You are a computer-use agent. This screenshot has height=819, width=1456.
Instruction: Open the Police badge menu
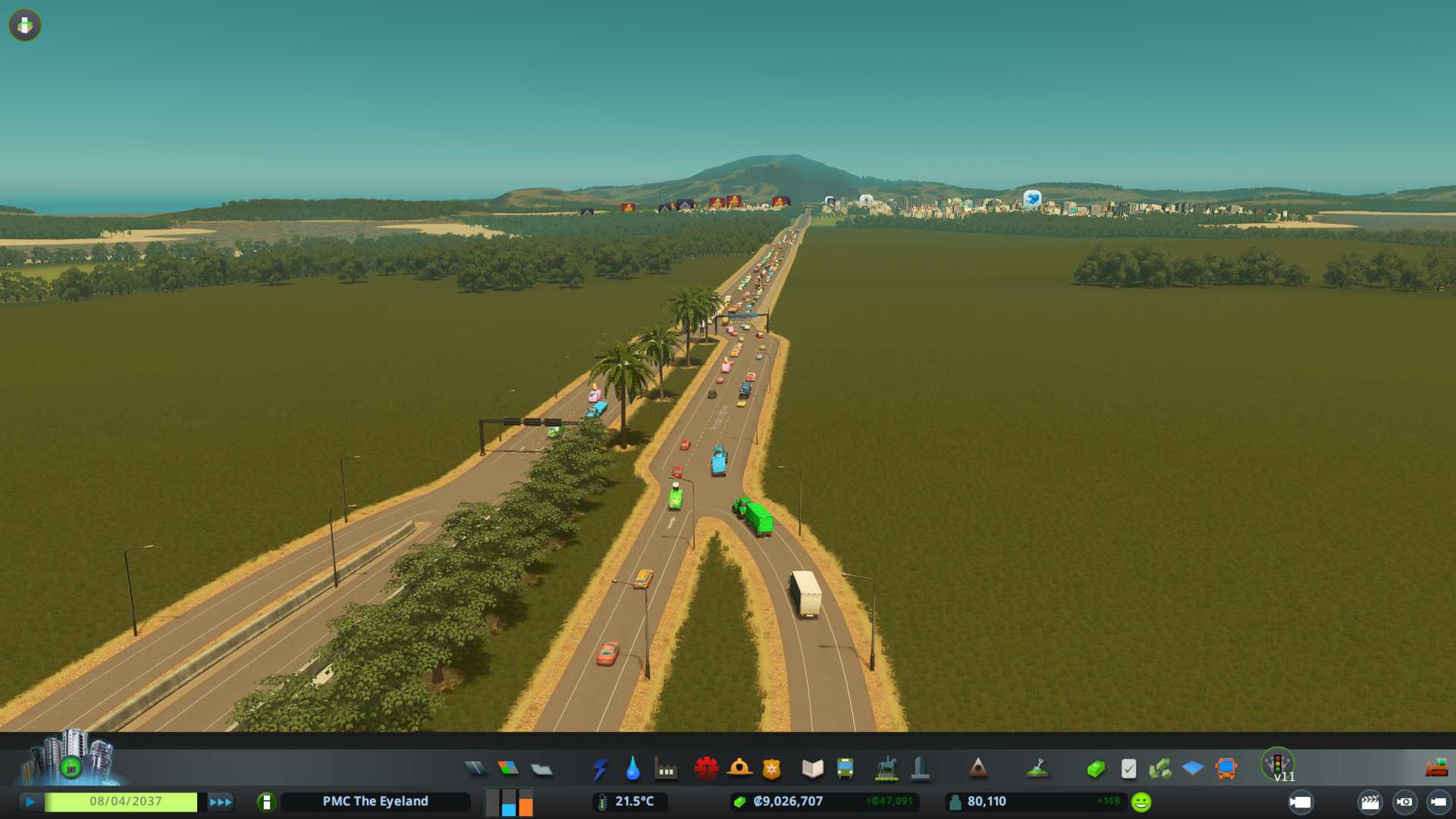click(x=771, y=769)
